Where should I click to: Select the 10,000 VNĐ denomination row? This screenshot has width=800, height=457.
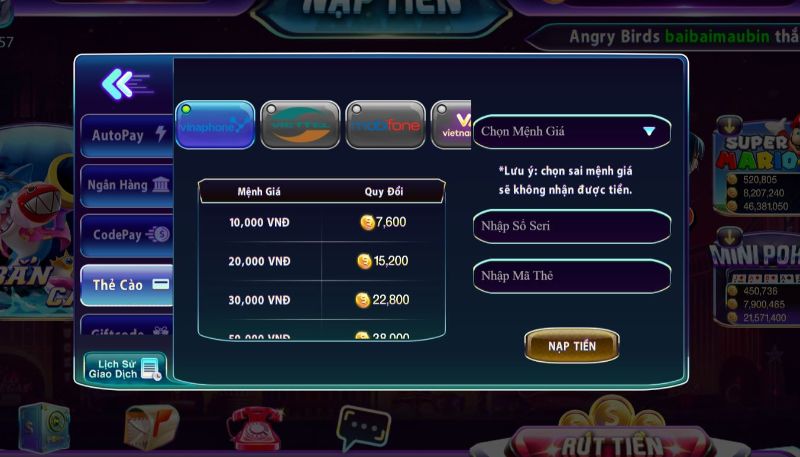point(321,222)
